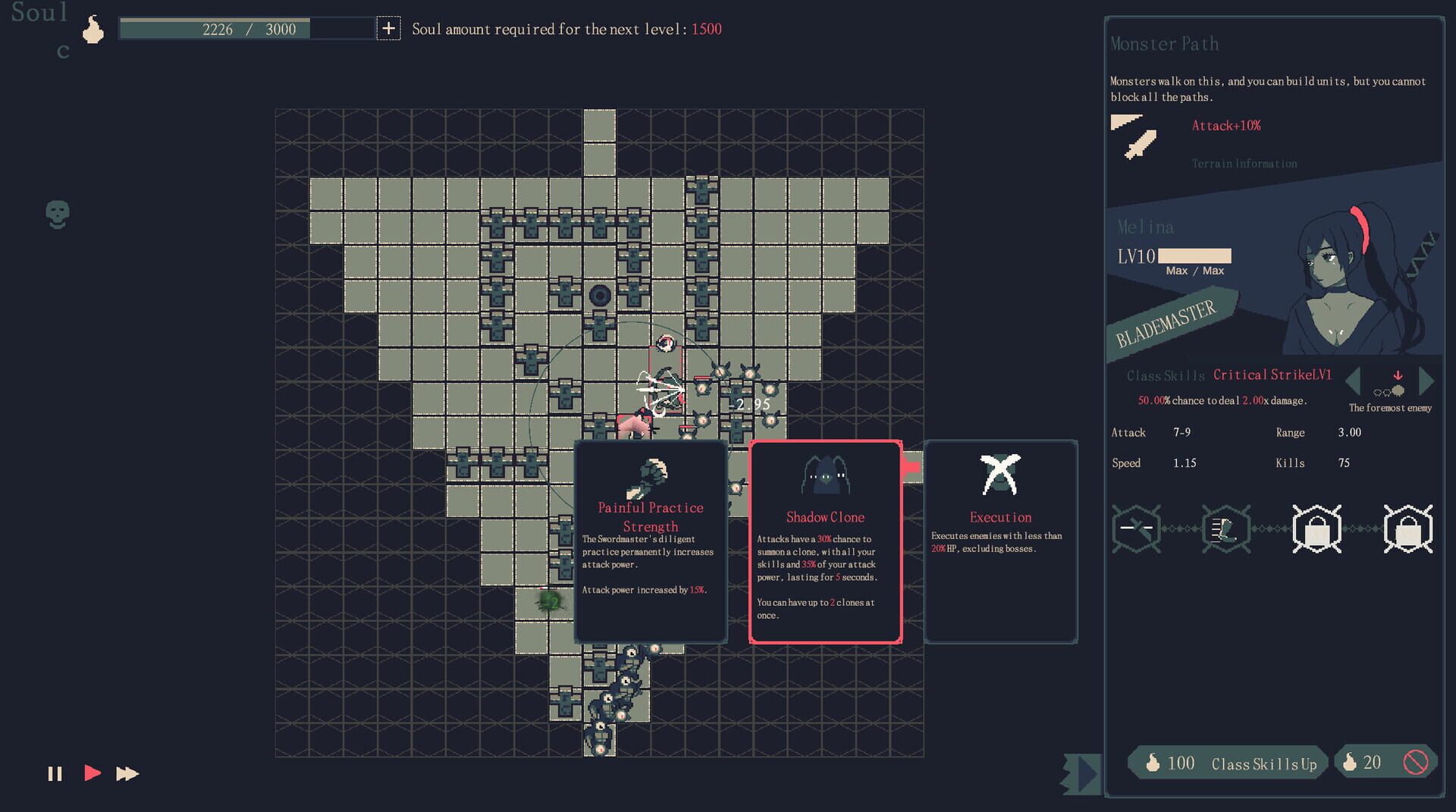The height and width of the screenshot is (812, 1456).
Task: Switch targeting to previous mode with left arrow
Action: tap(1355, 381)
